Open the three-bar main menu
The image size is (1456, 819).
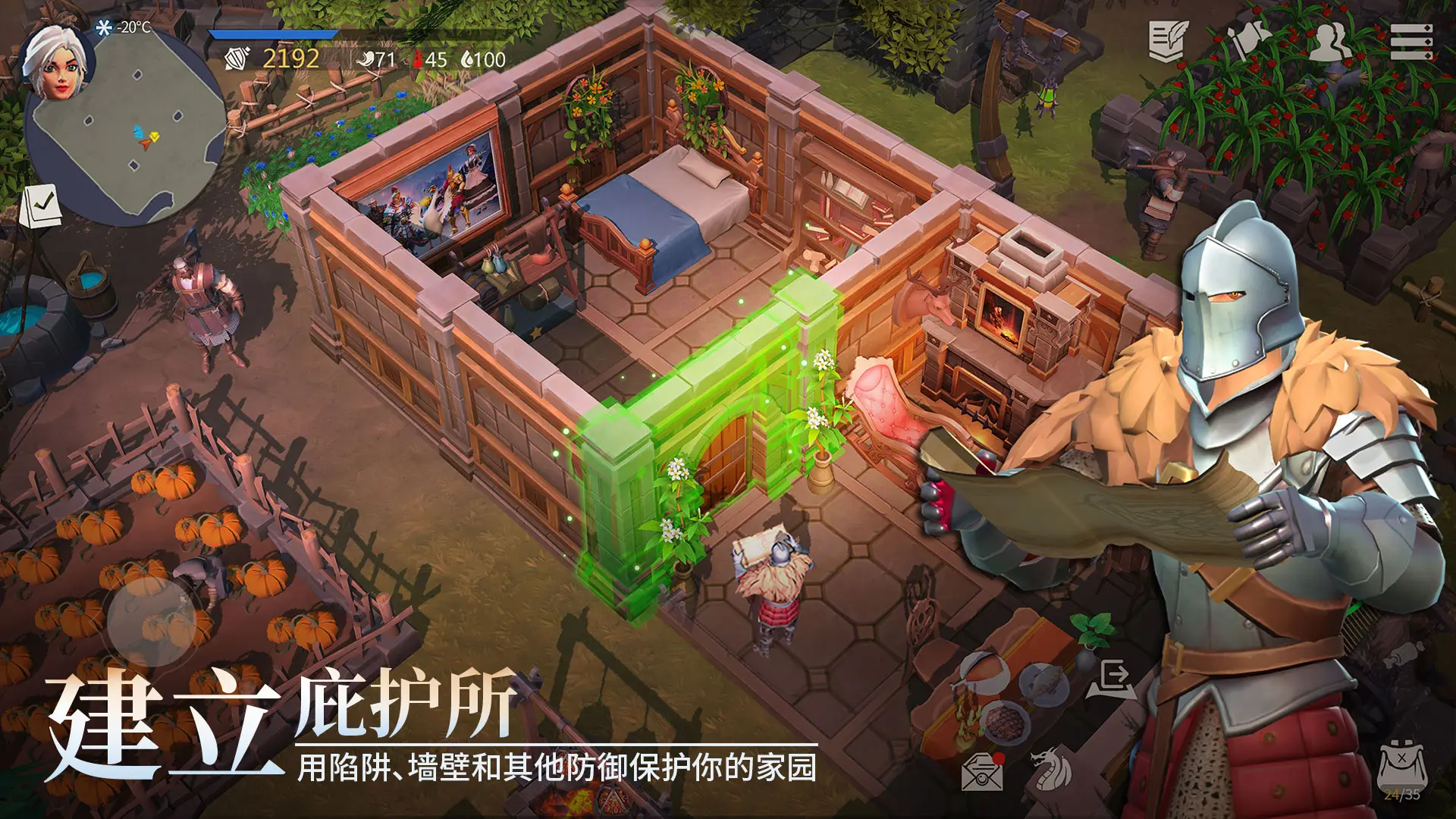1410,41
